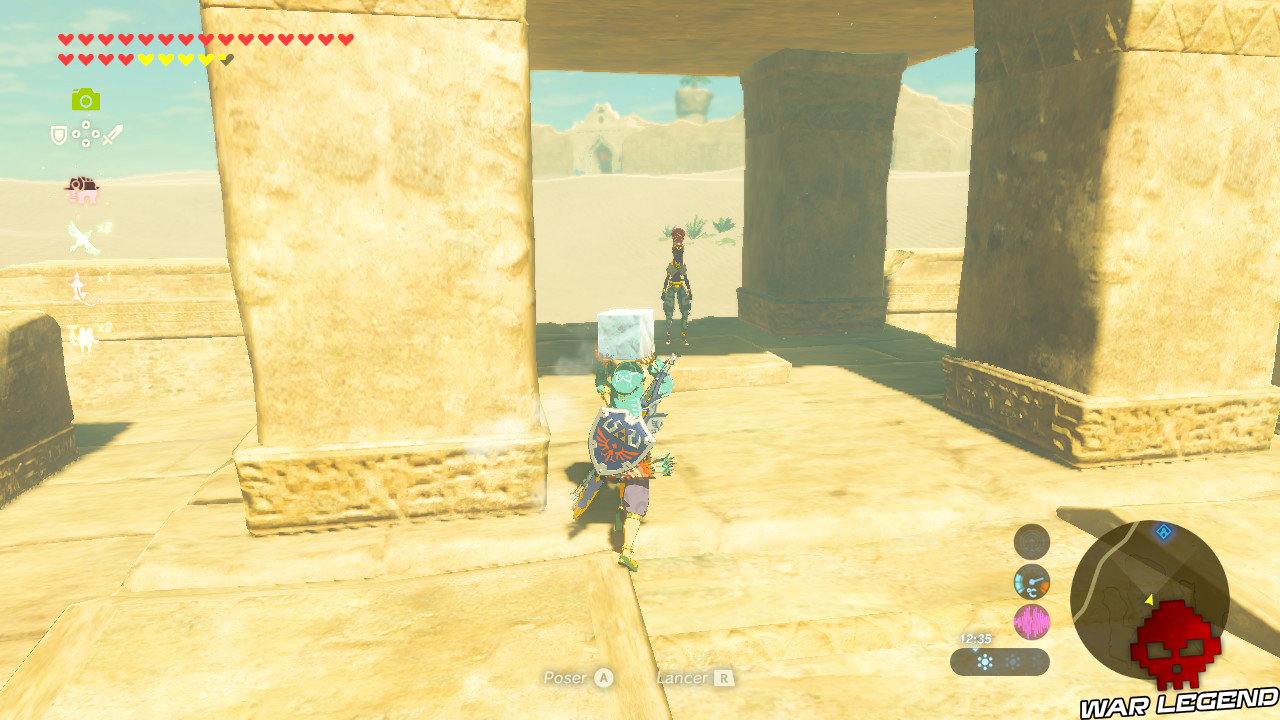1280x720 pixels.
Task: Click the sword icon next to the D-pad
Action: pos(112,134)
